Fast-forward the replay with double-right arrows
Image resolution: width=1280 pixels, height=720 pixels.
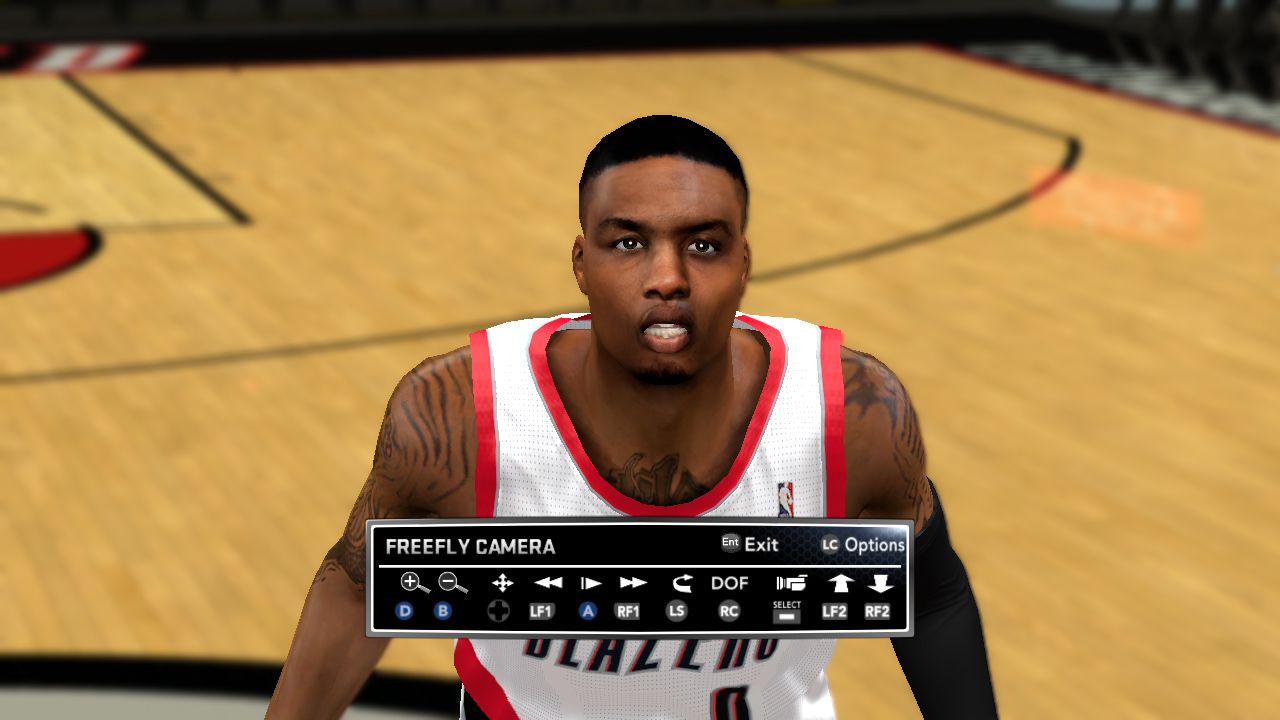pos(633,582)
